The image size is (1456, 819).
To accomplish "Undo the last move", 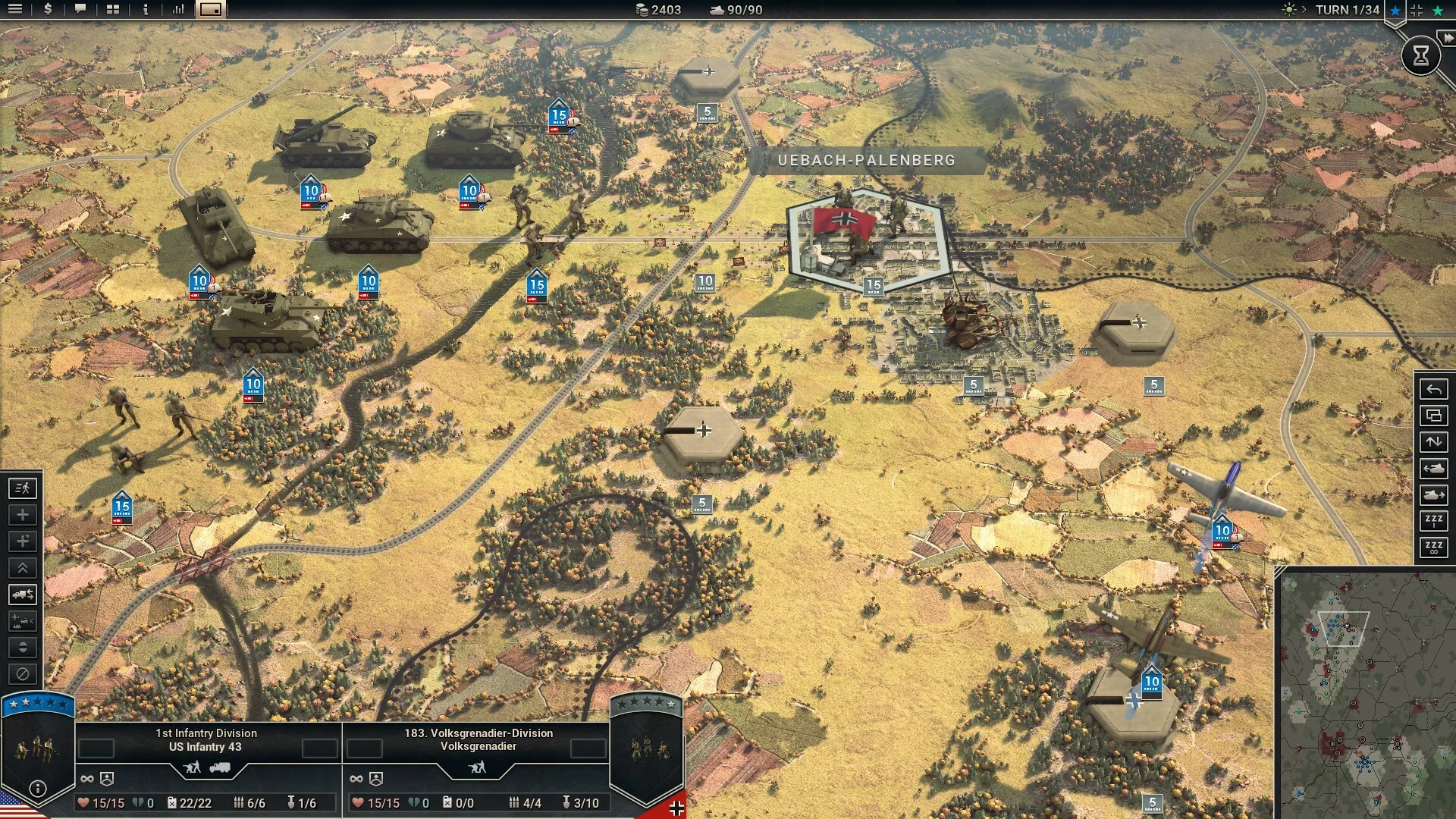I will tap(1433, 389).
